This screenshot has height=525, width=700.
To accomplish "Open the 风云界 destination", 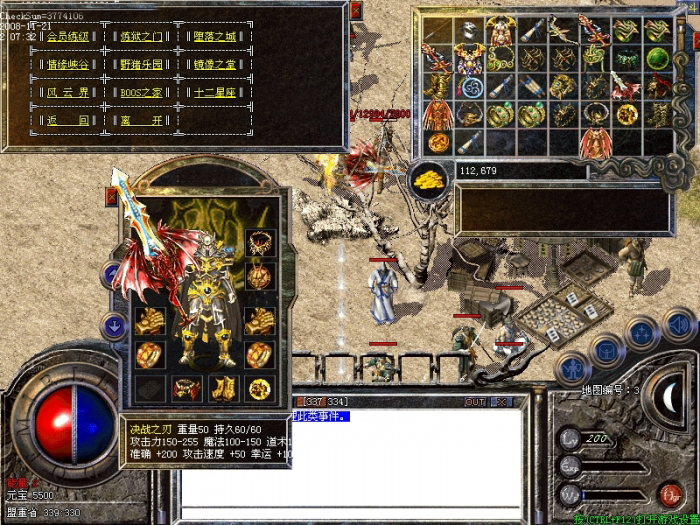I will pos(68,92).
